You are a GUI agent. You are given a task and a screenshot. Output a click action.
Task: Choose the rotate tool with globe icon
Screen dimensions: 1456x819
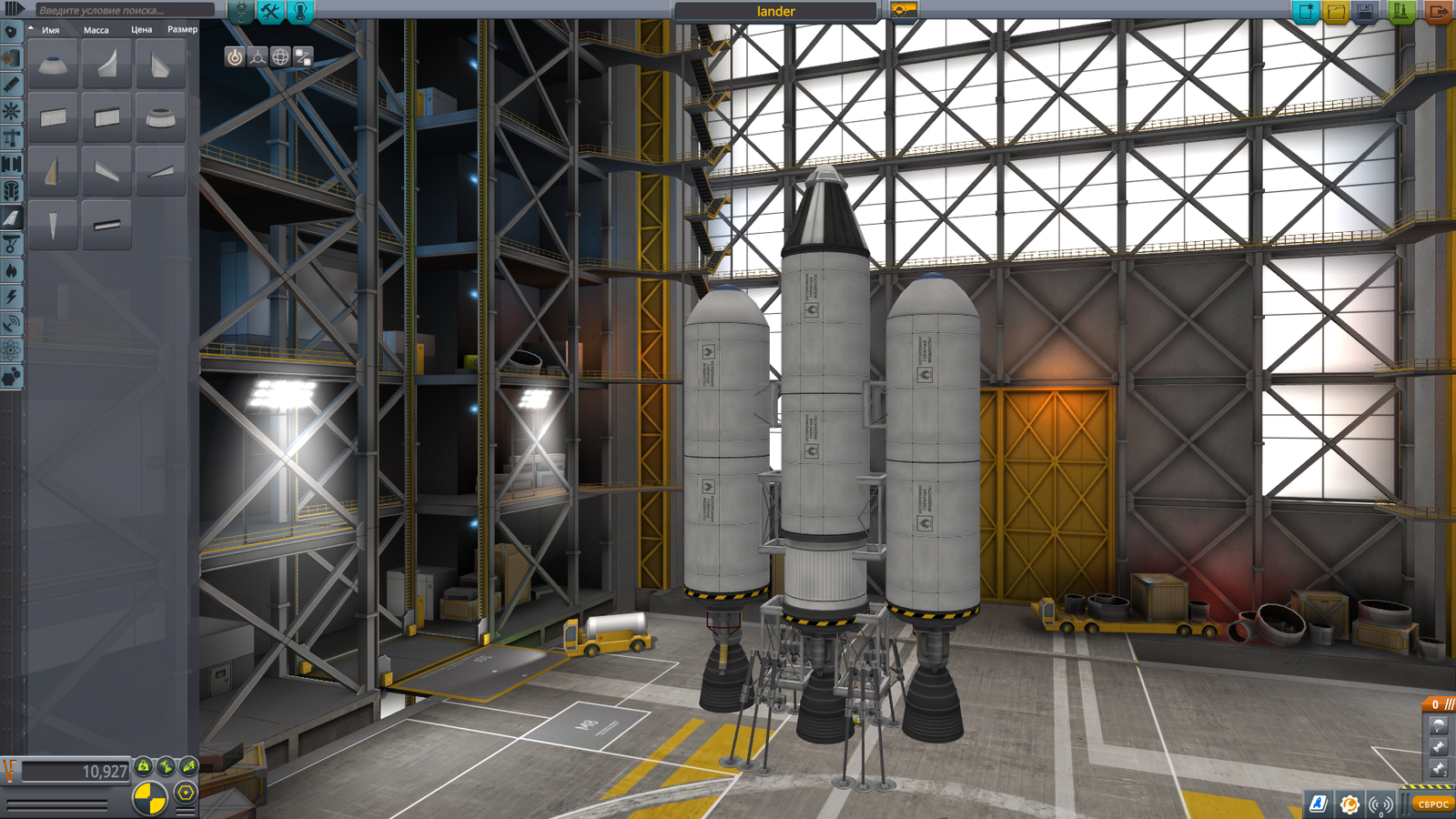pos(280,57)
